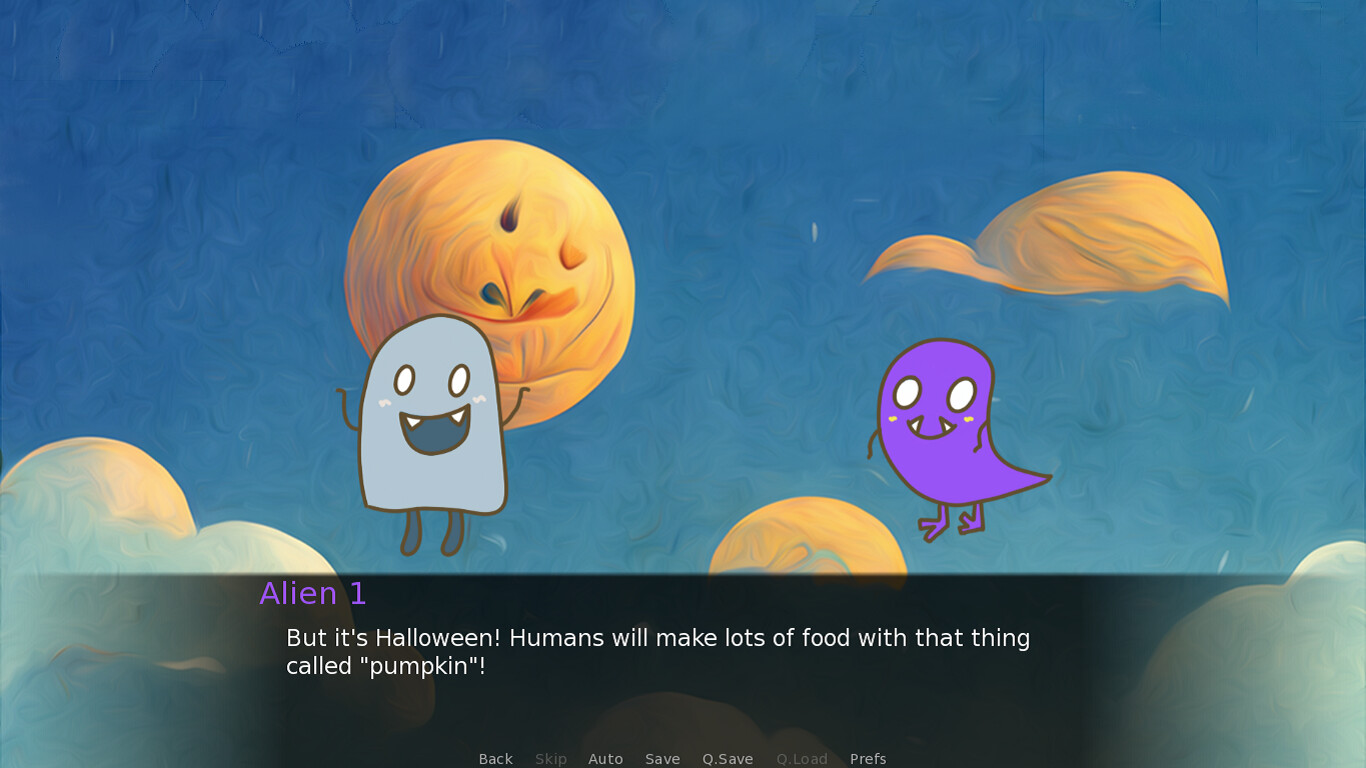The height and width of the screenshot is (768, 1366).
Task: Open the Prefs settings screen
Action: pyautogui.click(x=867, y=759)
